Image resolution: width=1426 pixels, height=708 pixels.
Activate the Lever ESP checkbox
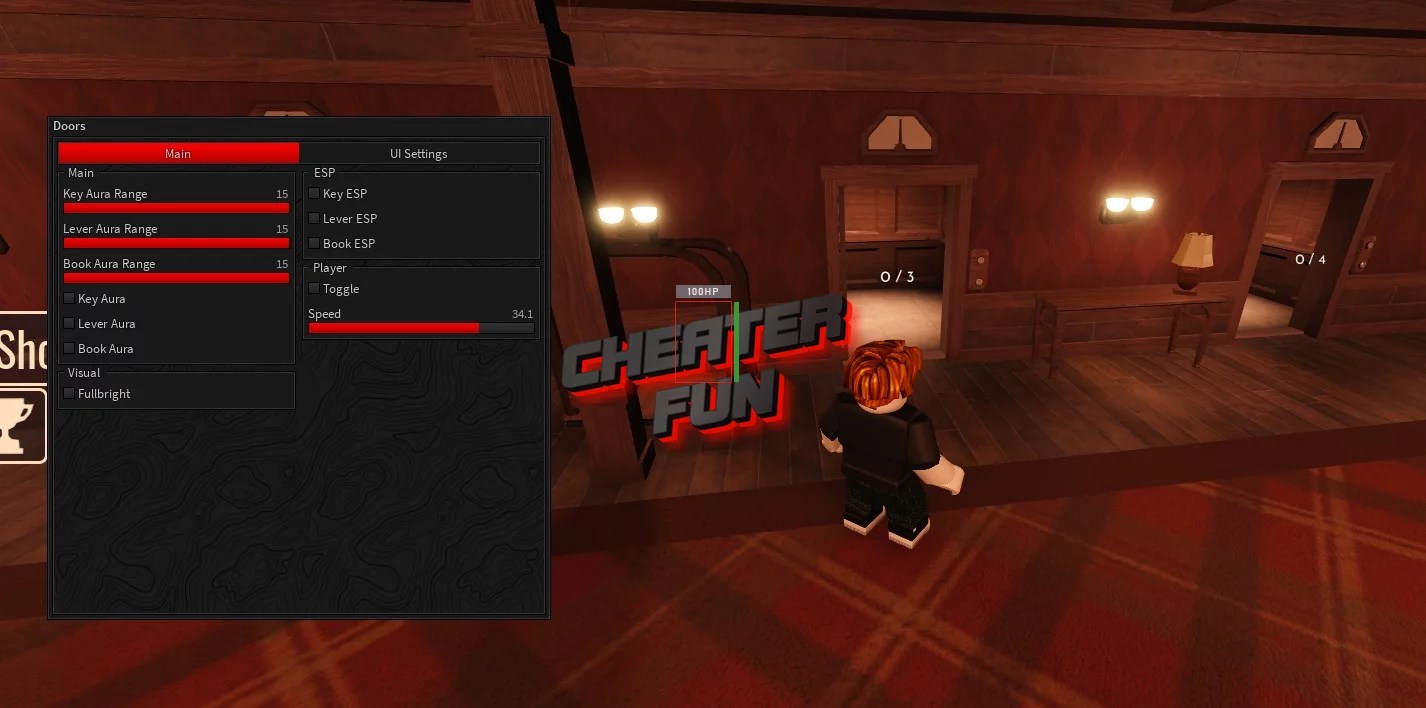[x=314, y=218]
